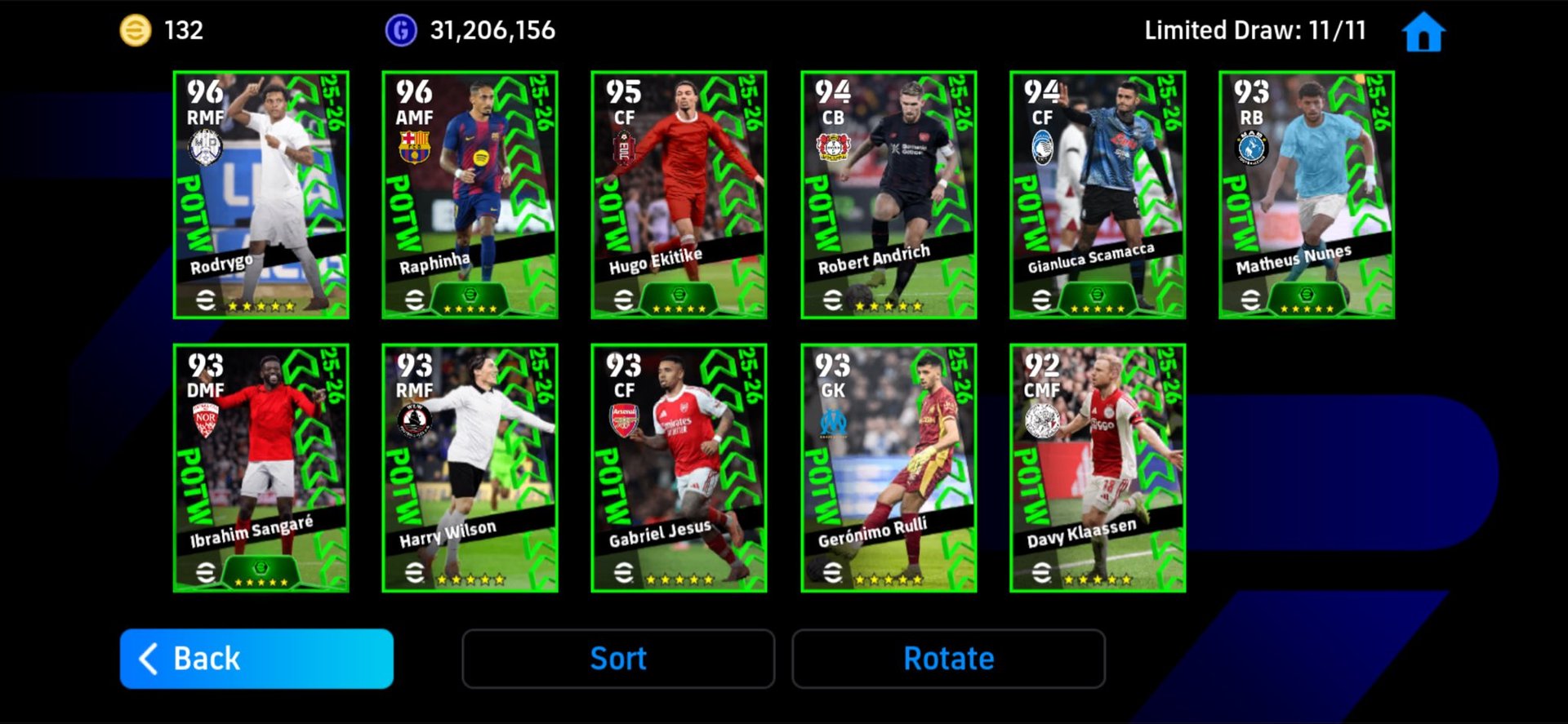Choose the Raphinha AMF card
This screenshot has height=724, width=1568.
pos(470,194)
